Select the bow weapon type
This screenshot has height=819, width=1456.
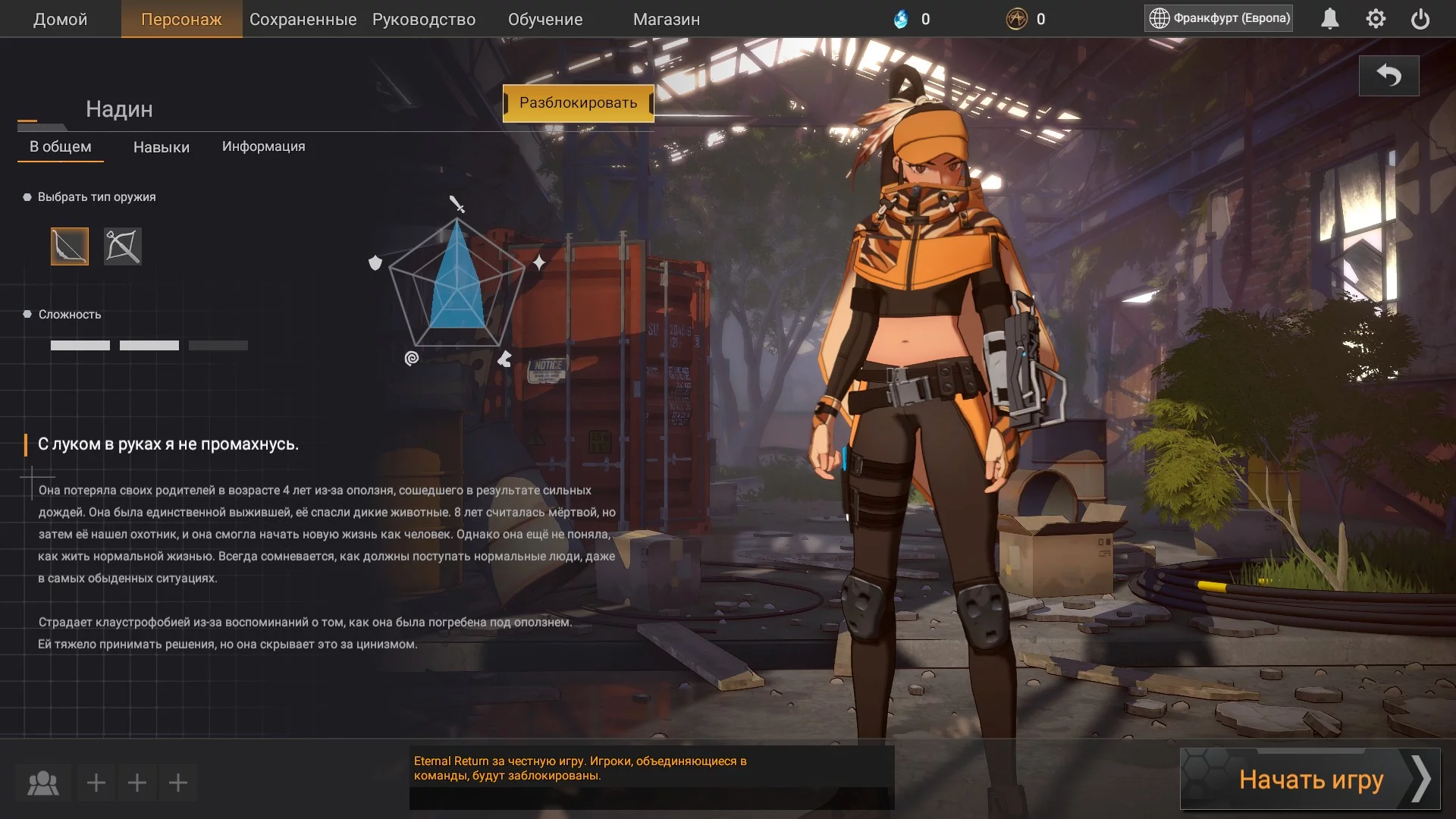pos(70,246)
